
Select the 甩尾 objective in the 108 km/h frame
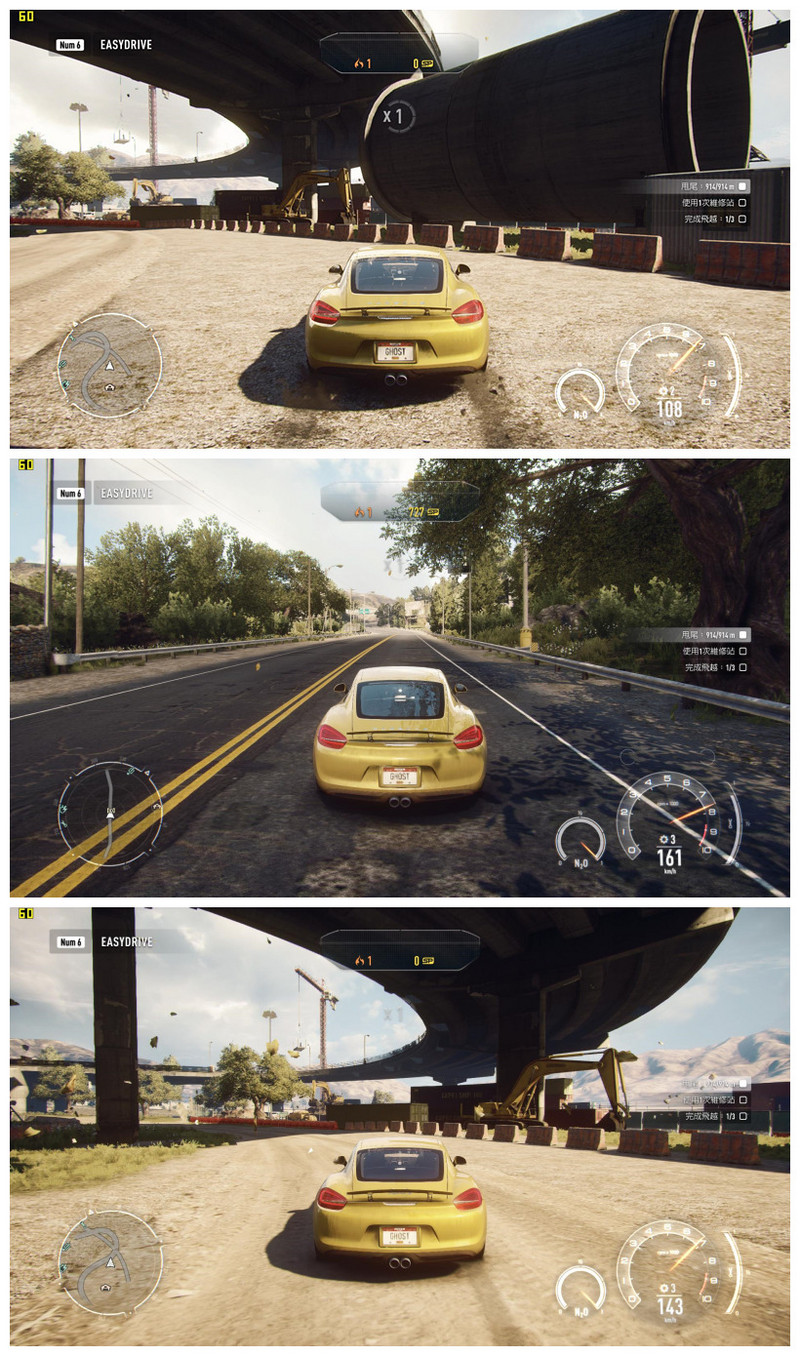712,186
